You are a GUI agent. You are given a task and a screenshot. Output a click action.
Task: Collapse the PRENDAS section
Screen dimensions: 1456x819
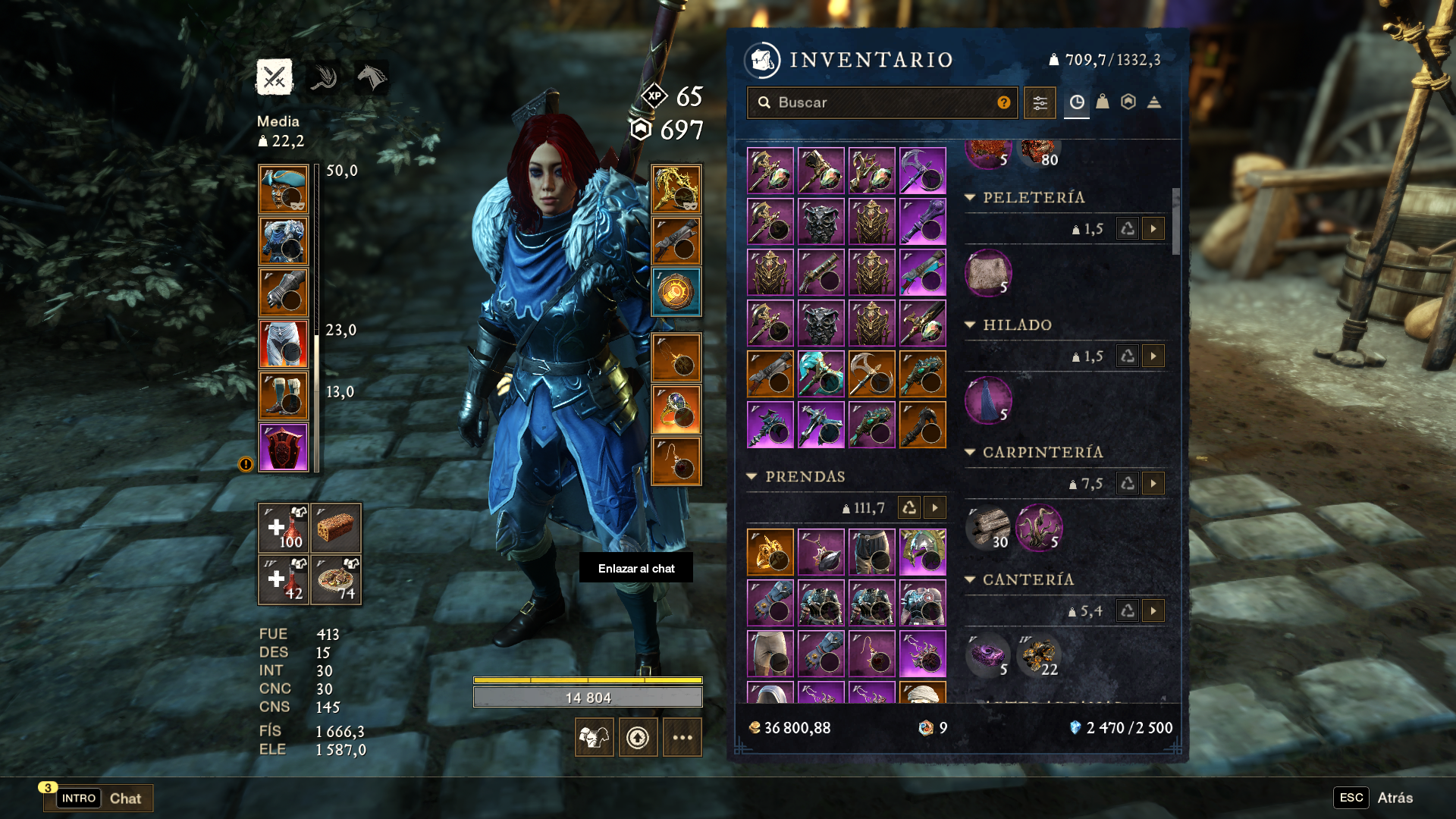click(752, 476)
